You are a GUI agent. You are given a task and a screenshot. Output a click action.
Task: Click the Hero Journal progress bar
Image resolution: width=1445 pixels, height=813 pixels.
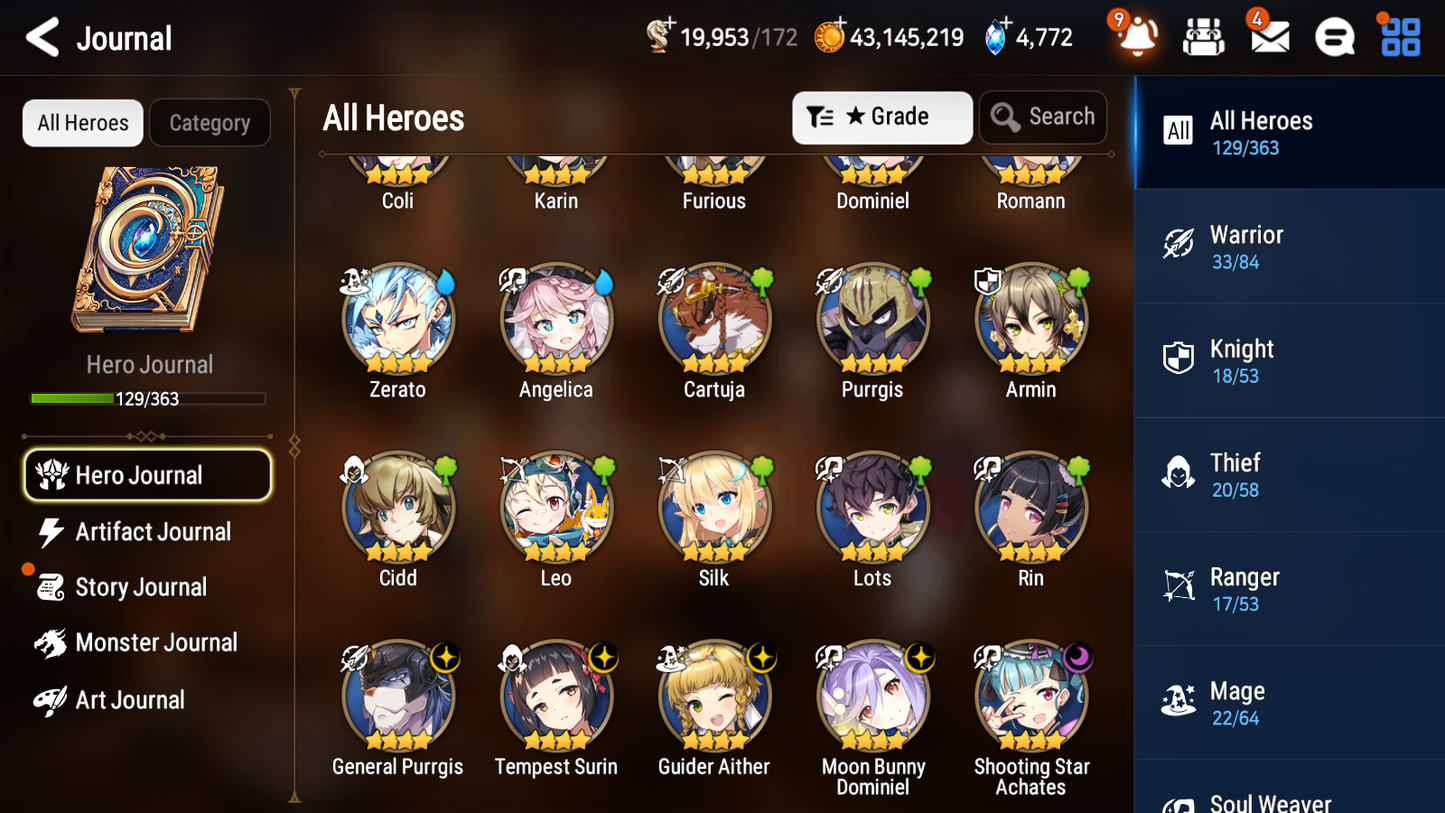148,398
